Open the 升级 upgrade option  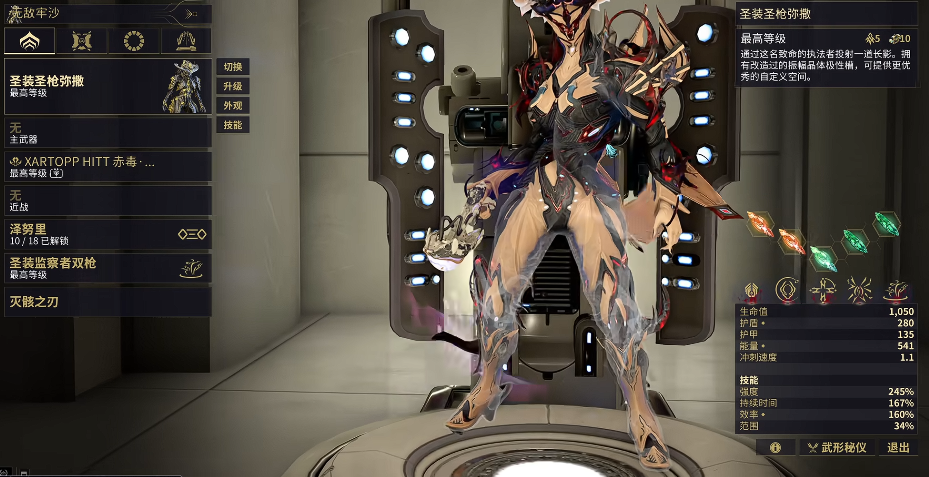click(233, 87)
